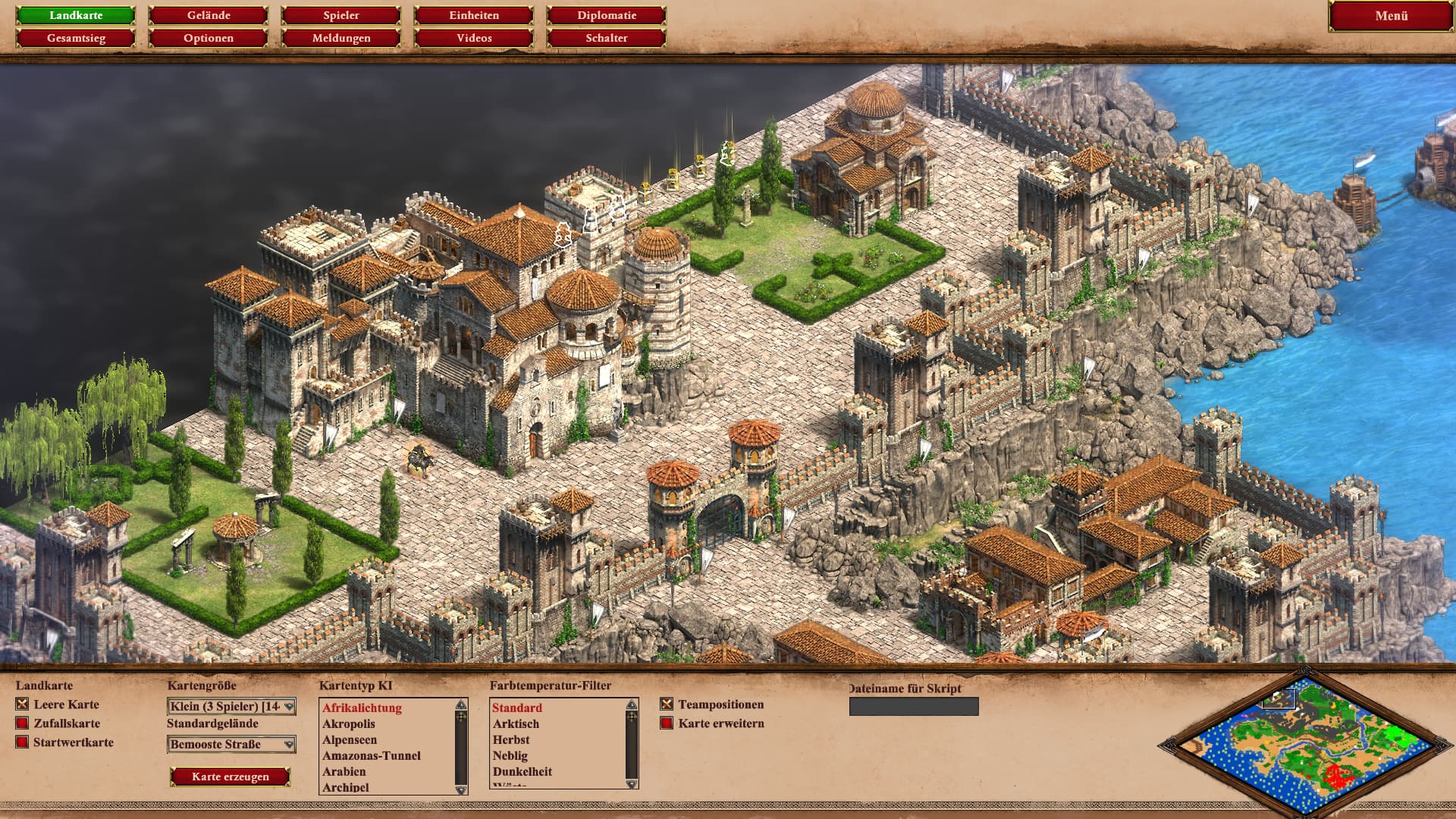Switch to the Gesamtsieg tab
Screen dimensions: 1456x819
(x=76, y=38)
